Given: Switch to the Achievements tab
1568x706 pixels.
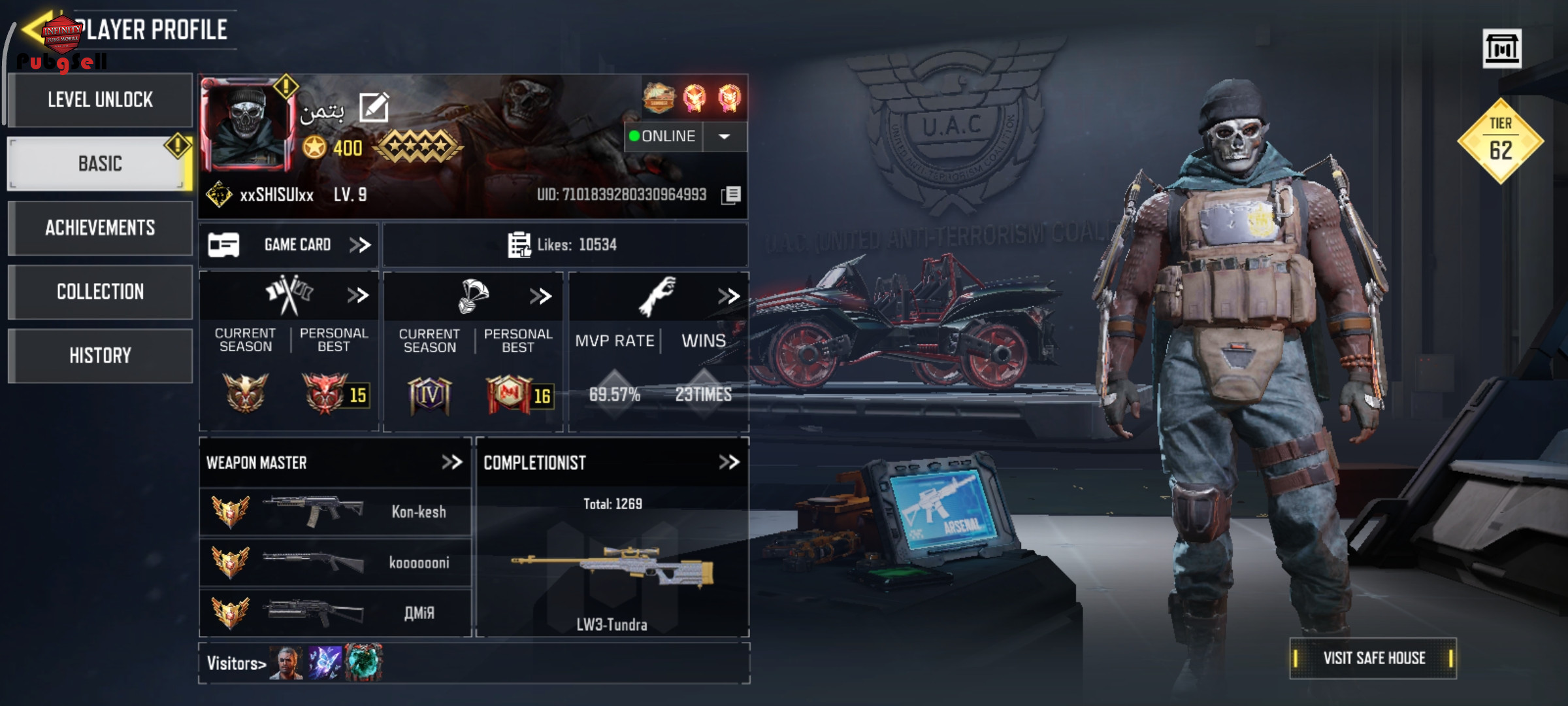Looking at the screenshot, I should click(x=100, y=227).
